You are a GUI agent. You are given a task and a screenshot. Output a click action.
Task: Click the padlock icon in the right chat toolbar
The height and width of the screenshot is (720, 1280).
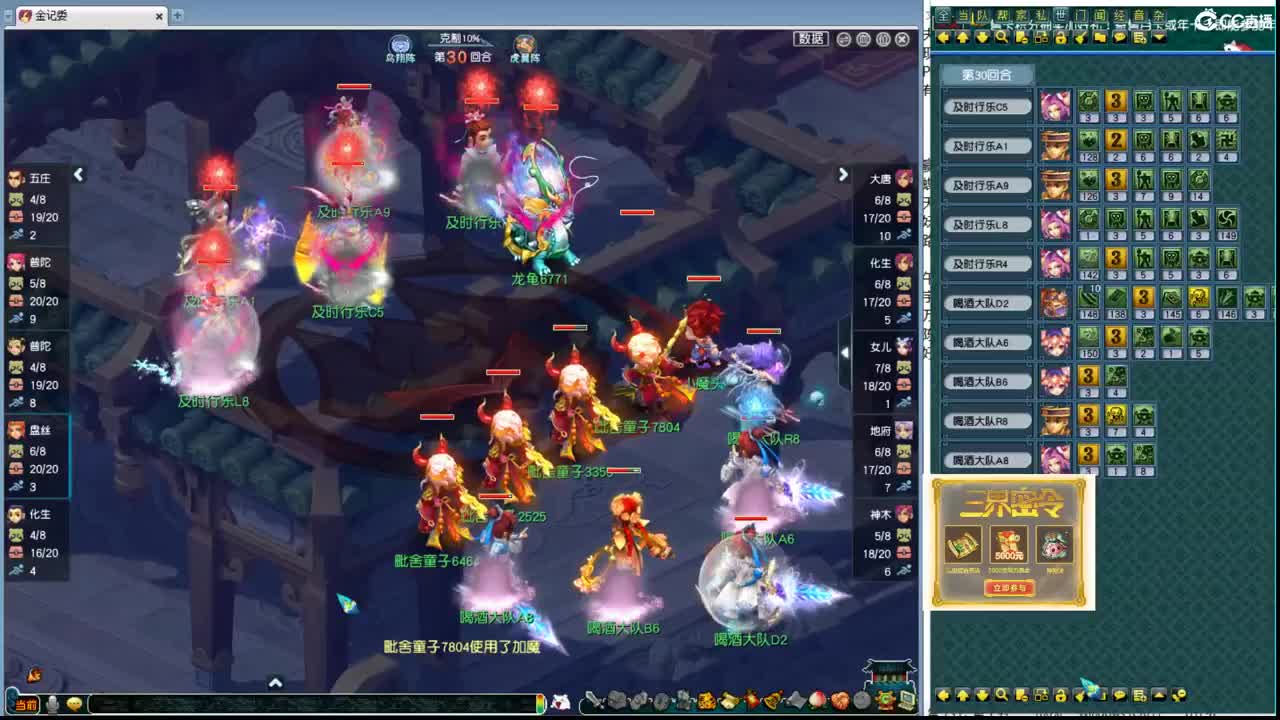(1061, 36)
